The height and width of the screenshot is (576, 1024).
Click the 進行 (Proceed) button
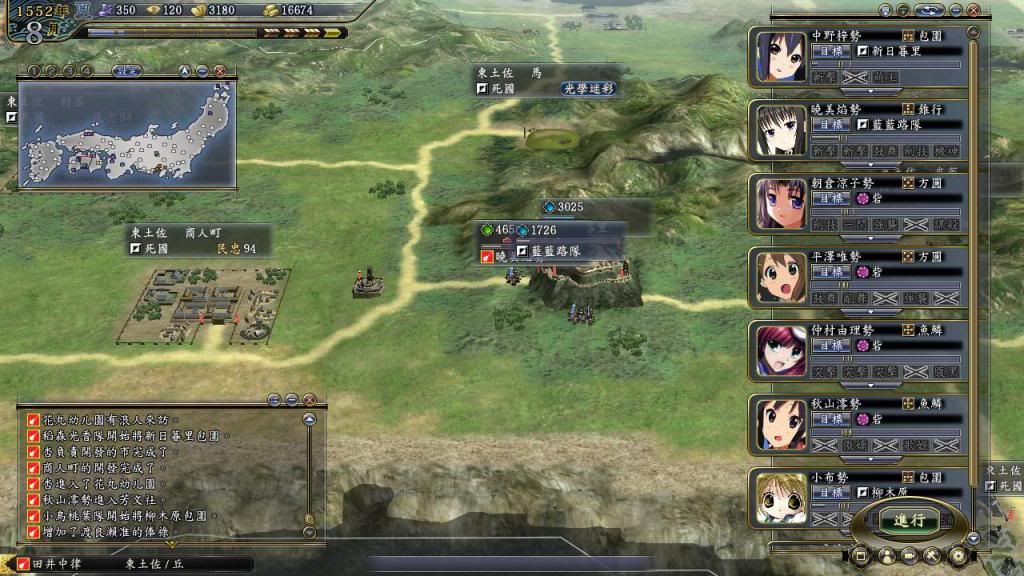click(909, 520)
